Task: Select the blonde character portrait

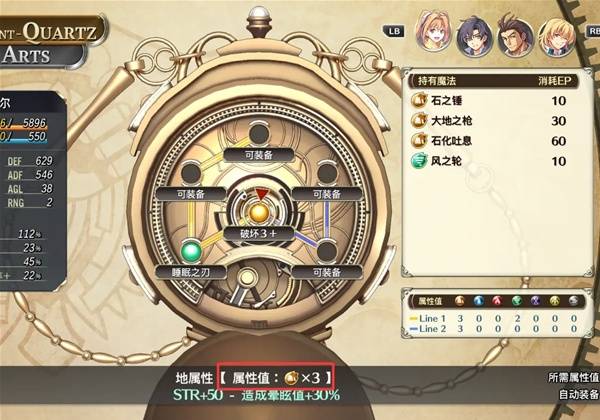Action: click(x=557, y=37)
